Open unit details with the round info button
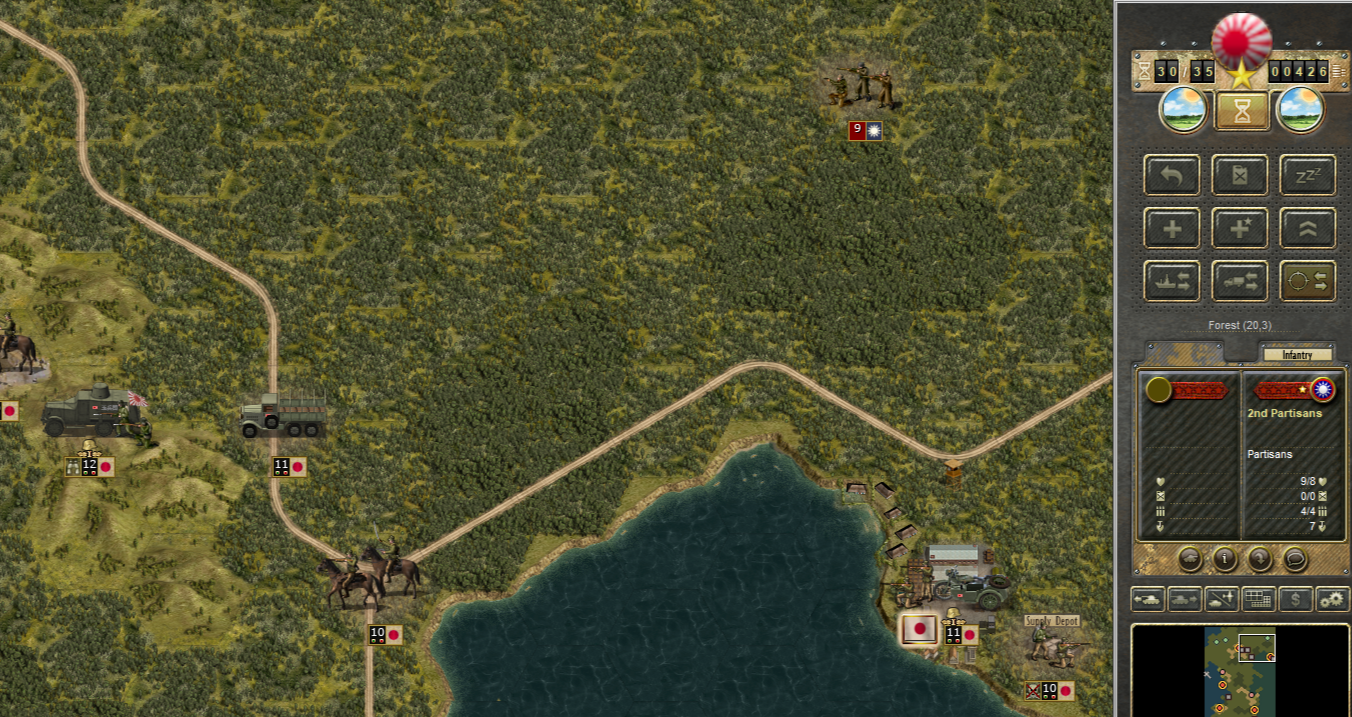 click(1225, 558)
